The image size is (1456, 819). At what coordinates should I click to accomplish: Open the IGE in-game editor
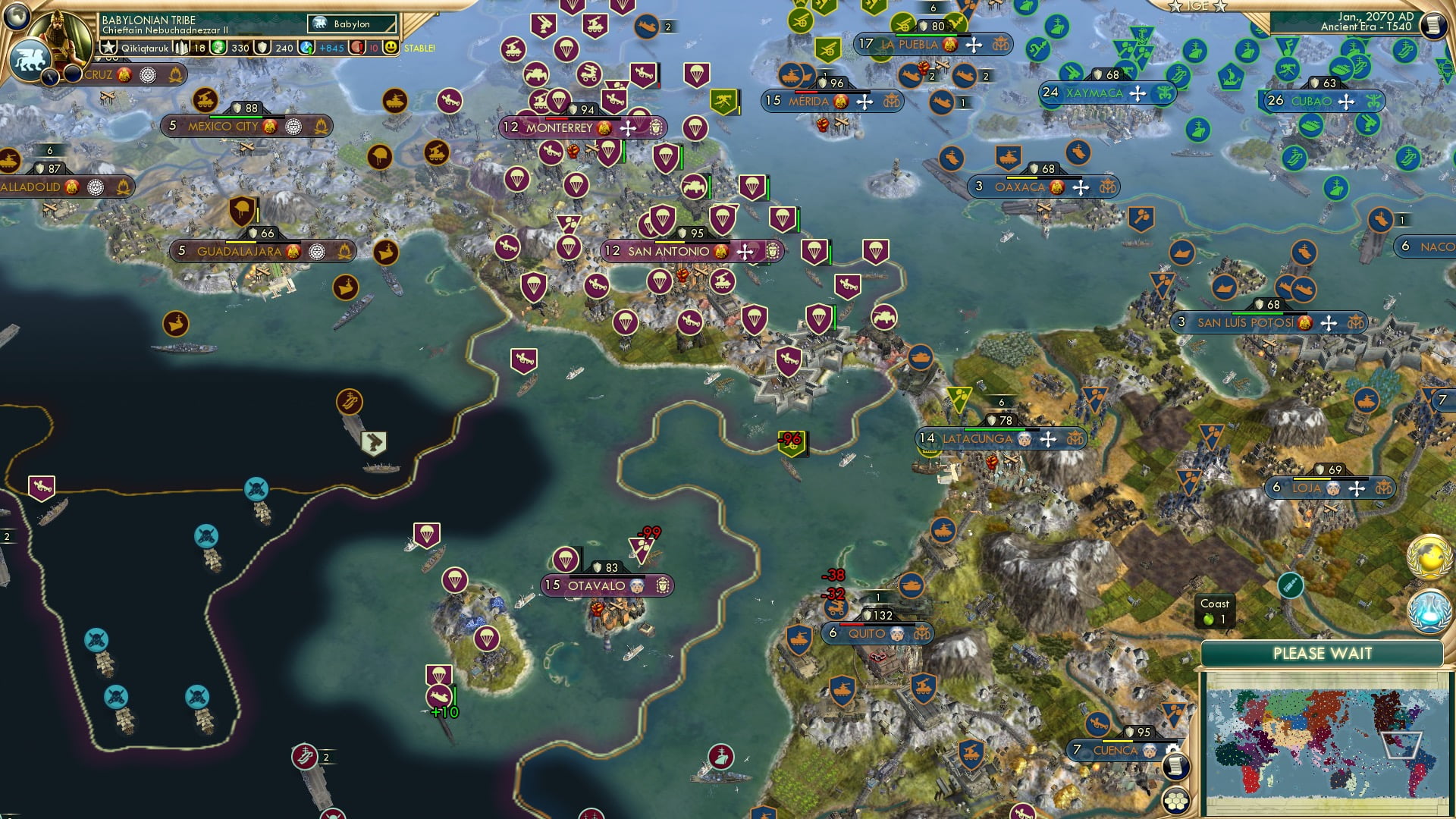1197,6
